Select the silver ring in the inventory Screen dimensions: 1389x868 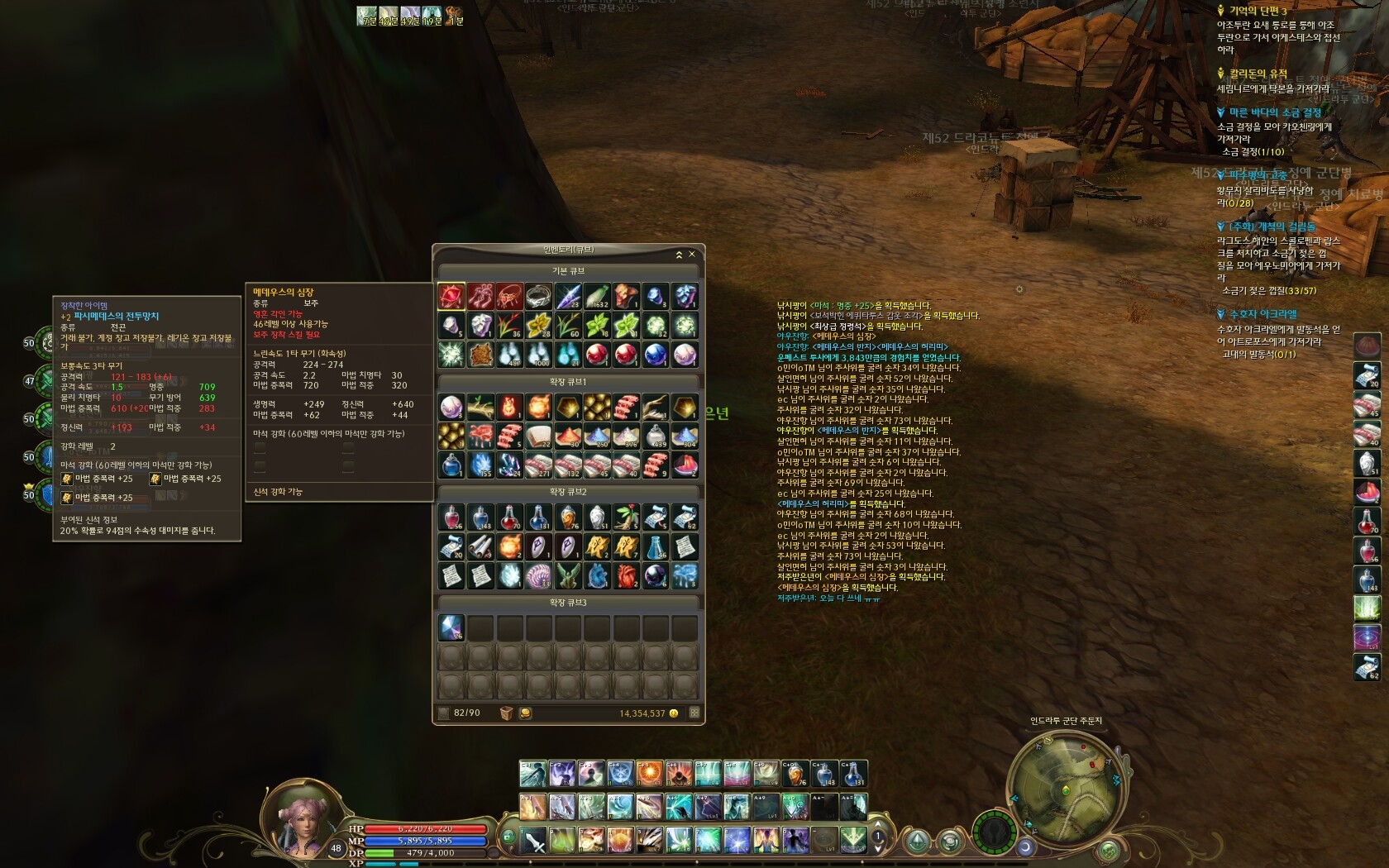(x=538, y=296)
